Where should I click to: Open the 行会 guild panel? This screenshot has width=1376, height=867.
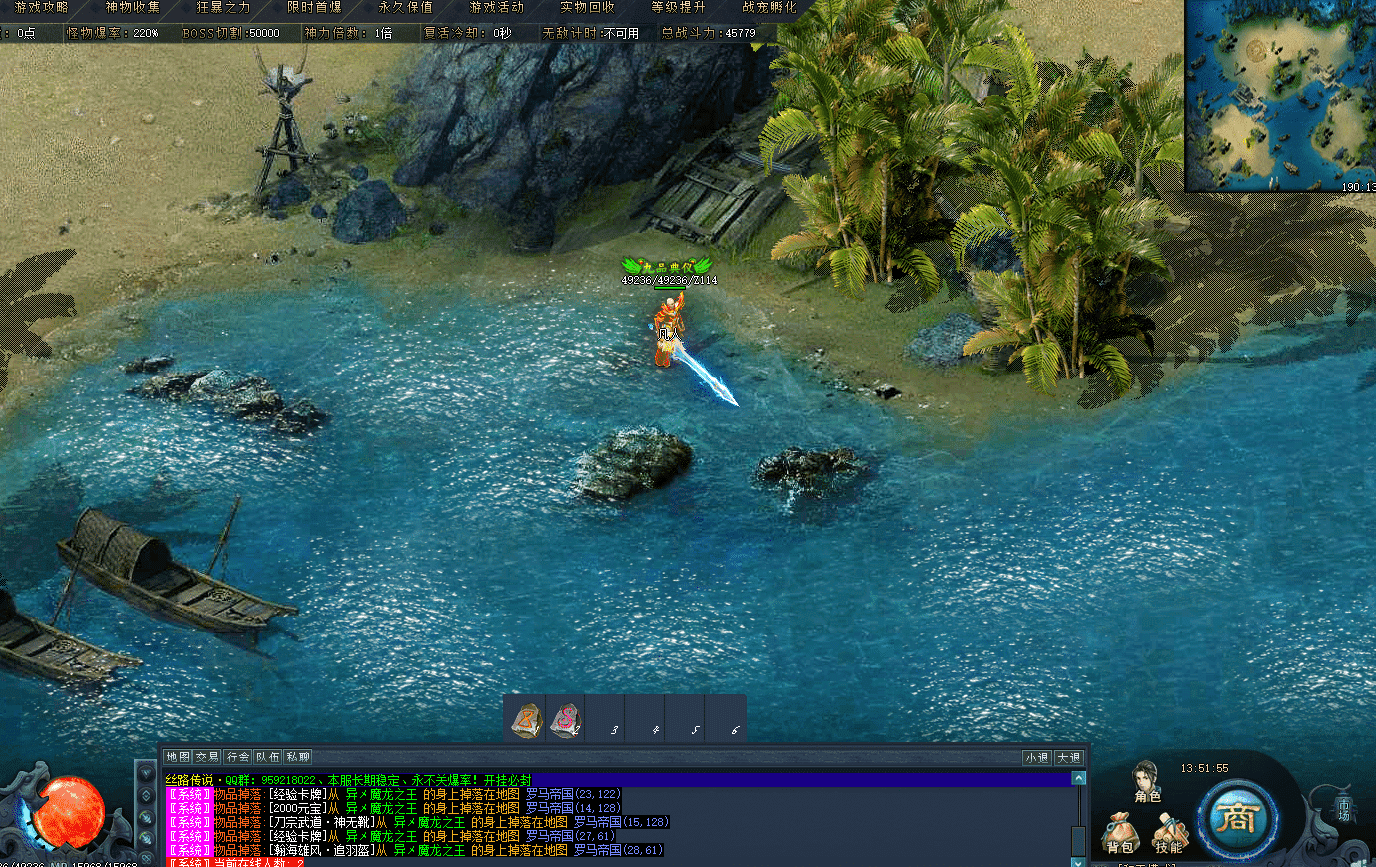click(x=238, y=757)
